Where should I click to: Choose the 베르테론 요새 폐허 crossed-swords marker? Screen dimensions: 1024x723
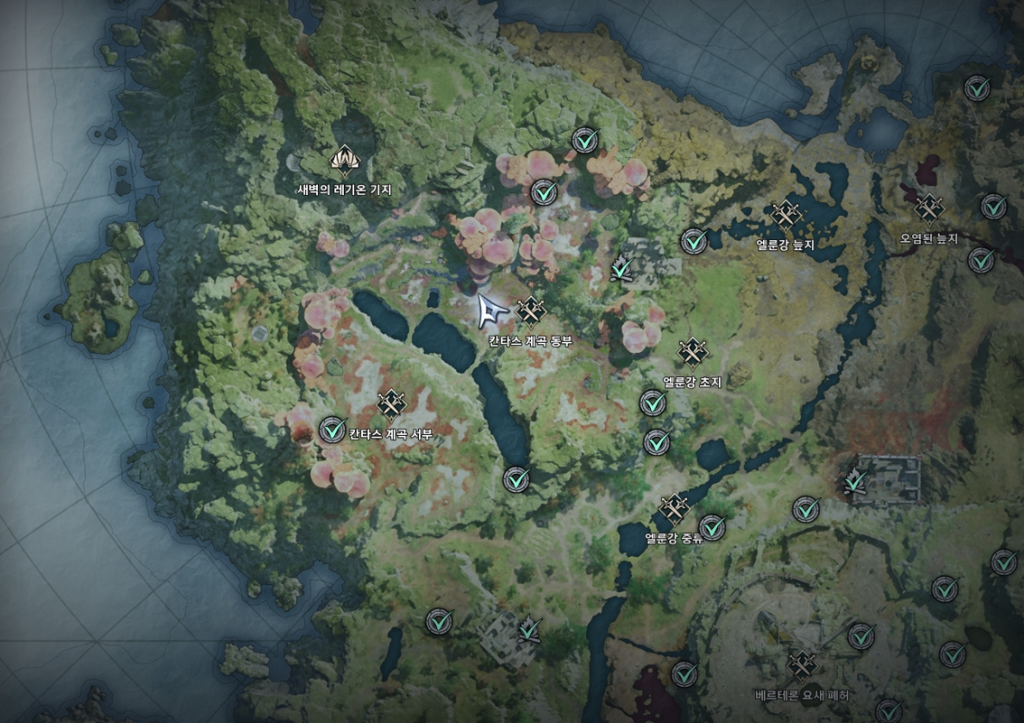(801, 664)
